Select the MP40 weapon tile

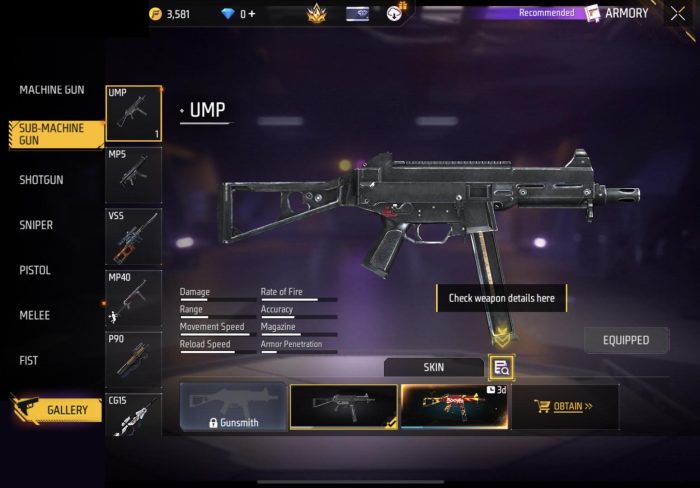click(133, 298)
